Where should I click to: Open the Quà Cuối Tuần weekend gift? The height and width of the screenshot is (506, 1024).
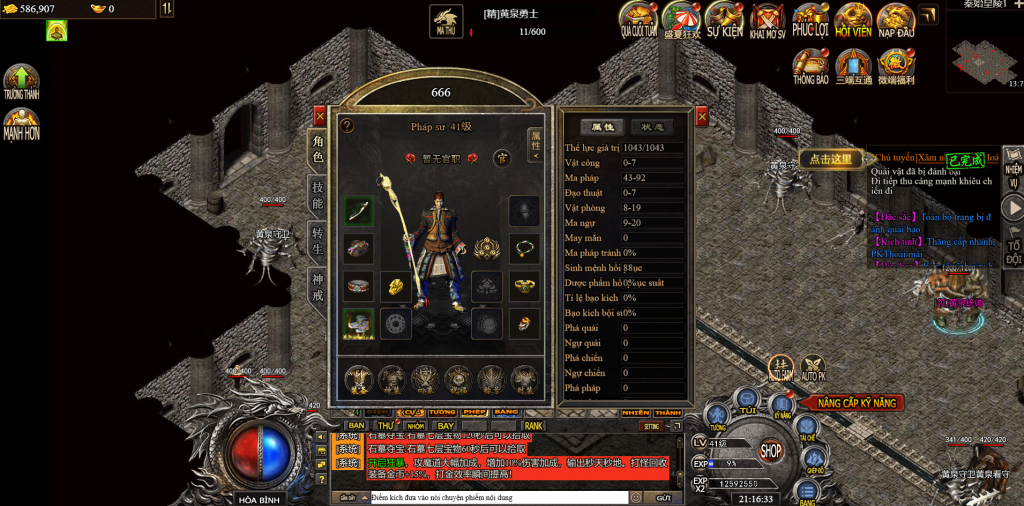click(x=637, y=19)
